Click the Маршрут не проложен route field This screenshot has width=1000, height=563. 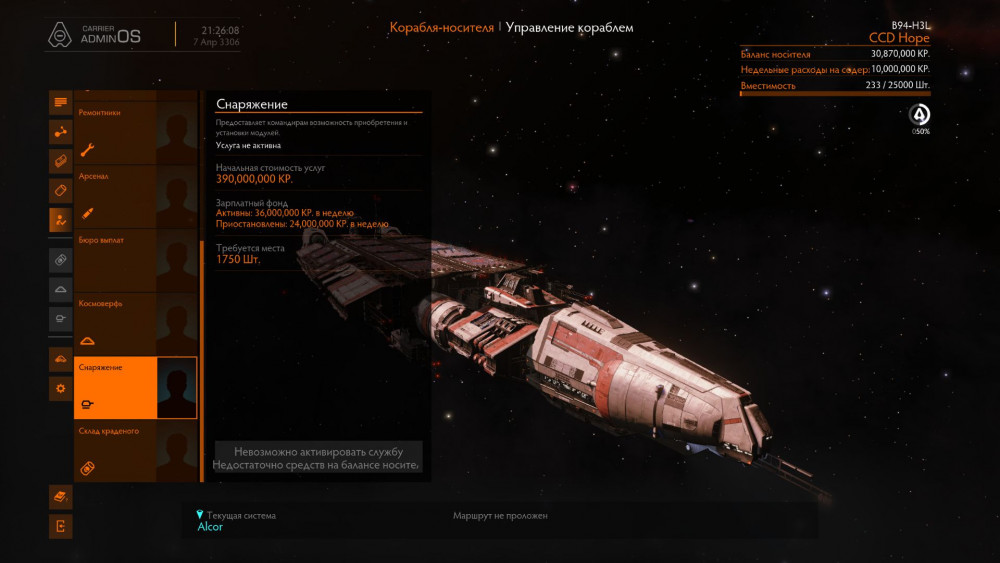[500, 516]
